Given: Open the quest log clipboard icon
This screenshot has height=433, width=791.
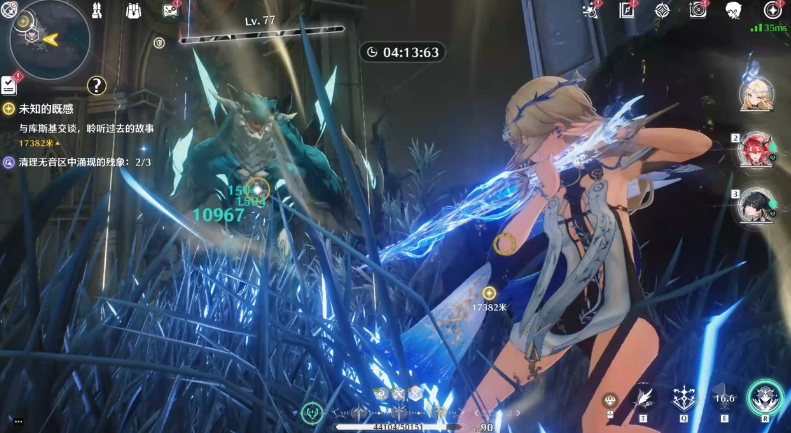Looking at the screenshot, I should (9, 84).
